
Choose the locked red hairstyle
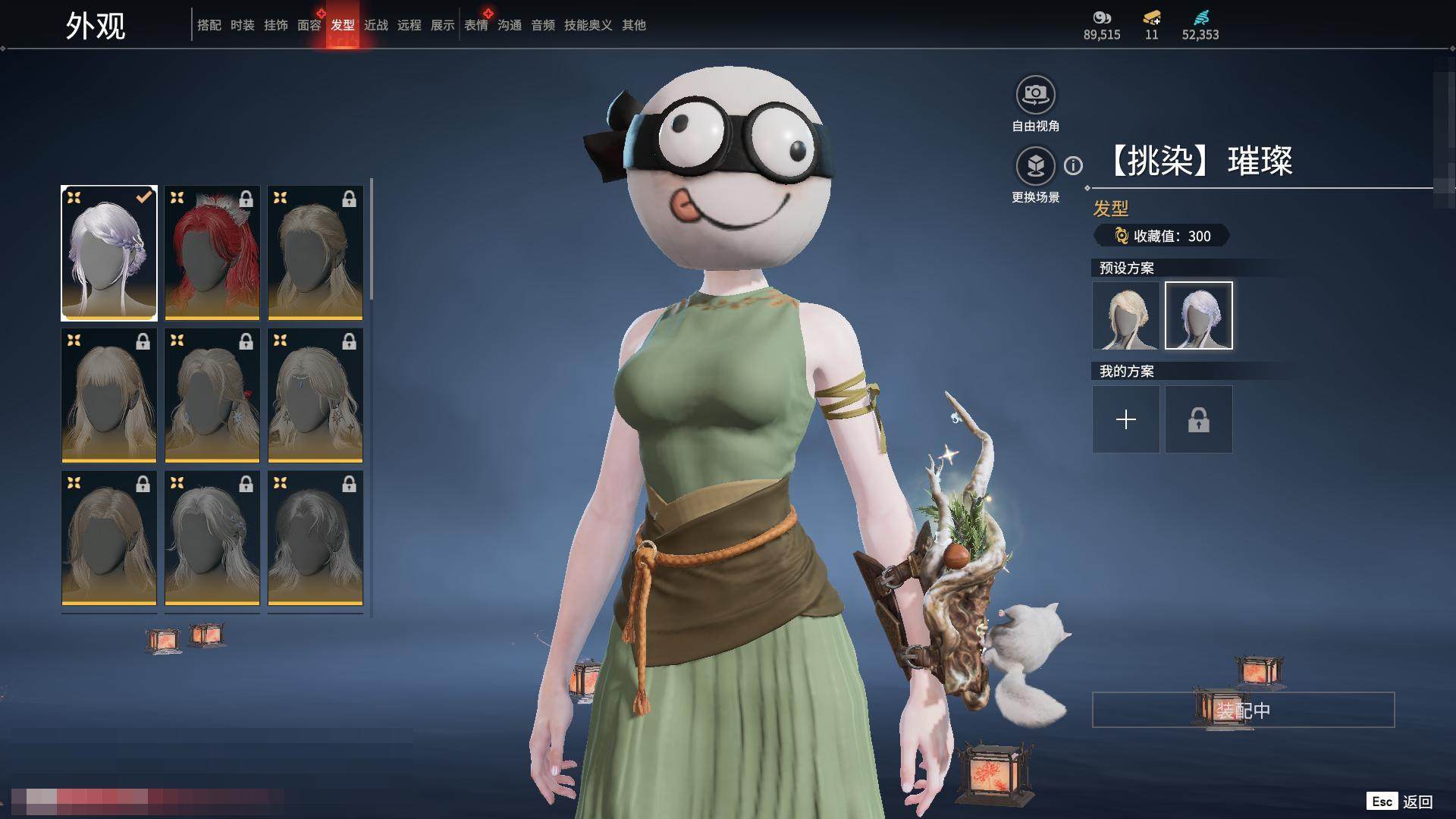point(212,253)
